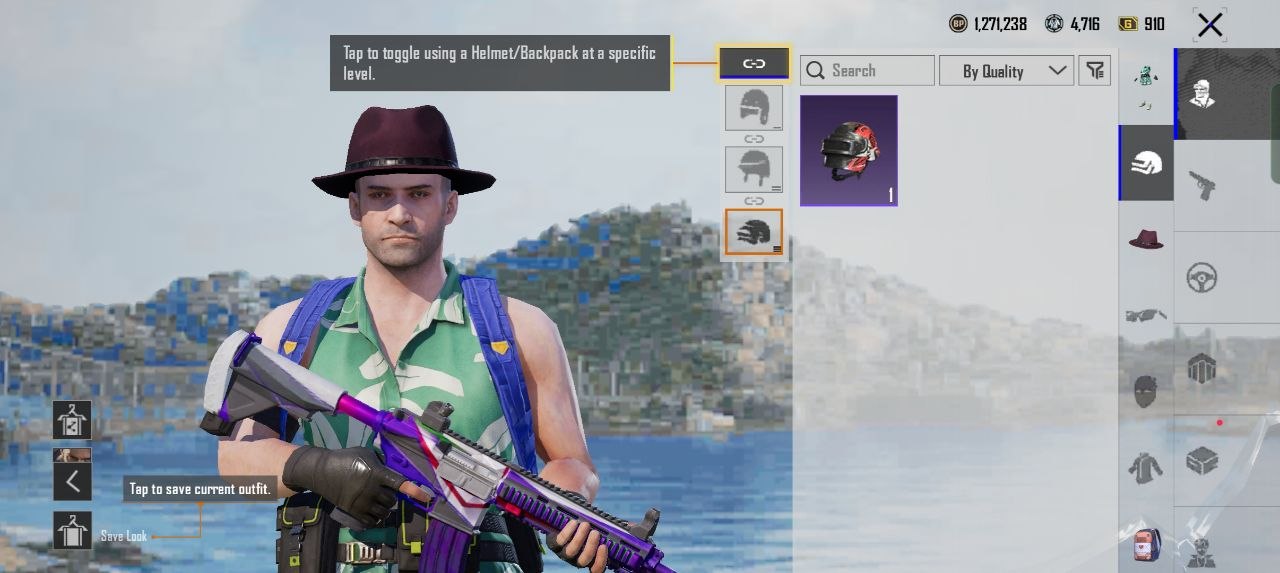
Task: Open the filter options button
Action: [x=1096, y=70]
